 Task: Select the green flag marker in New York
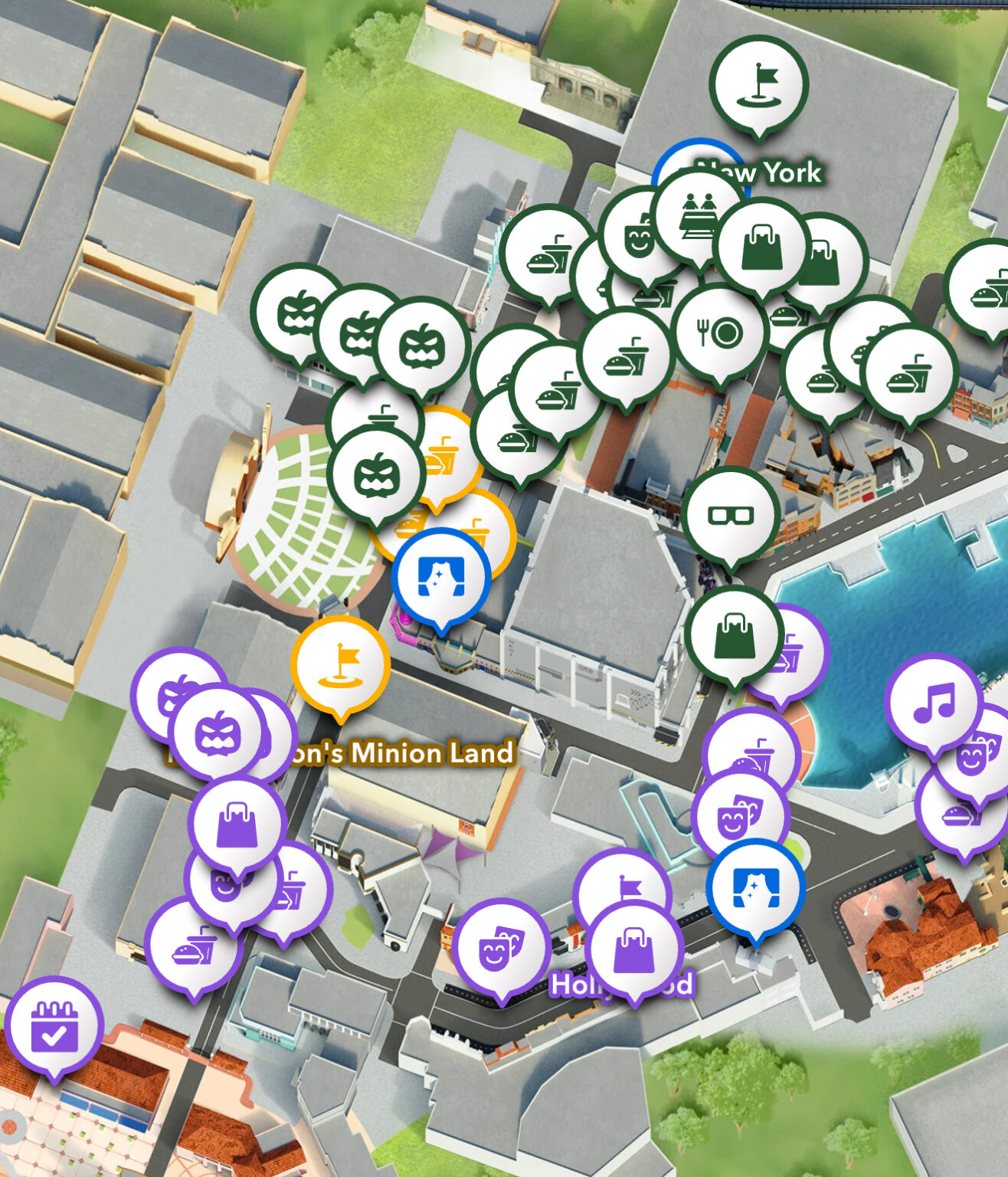click(x=758, y=84)
